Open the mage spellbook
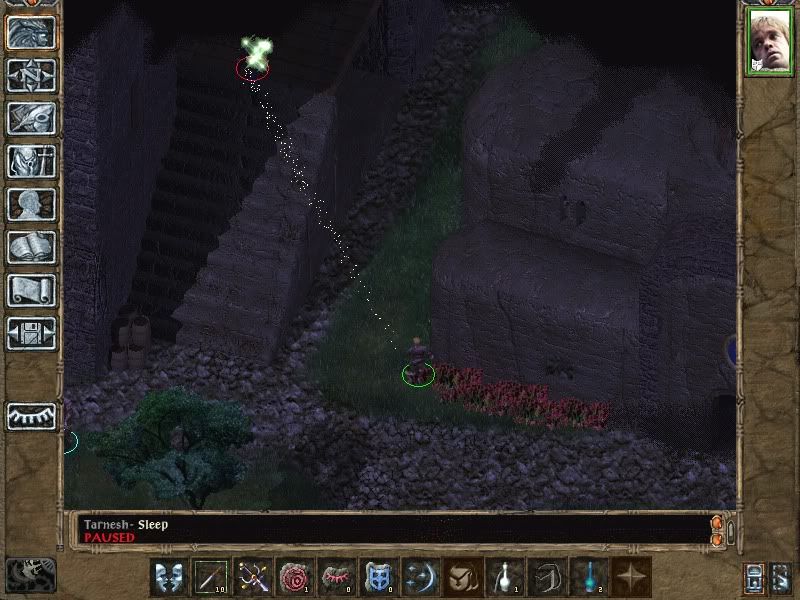The height and width of the screenshot is (600, 800). pyautogui.click(x=31, y=247)
